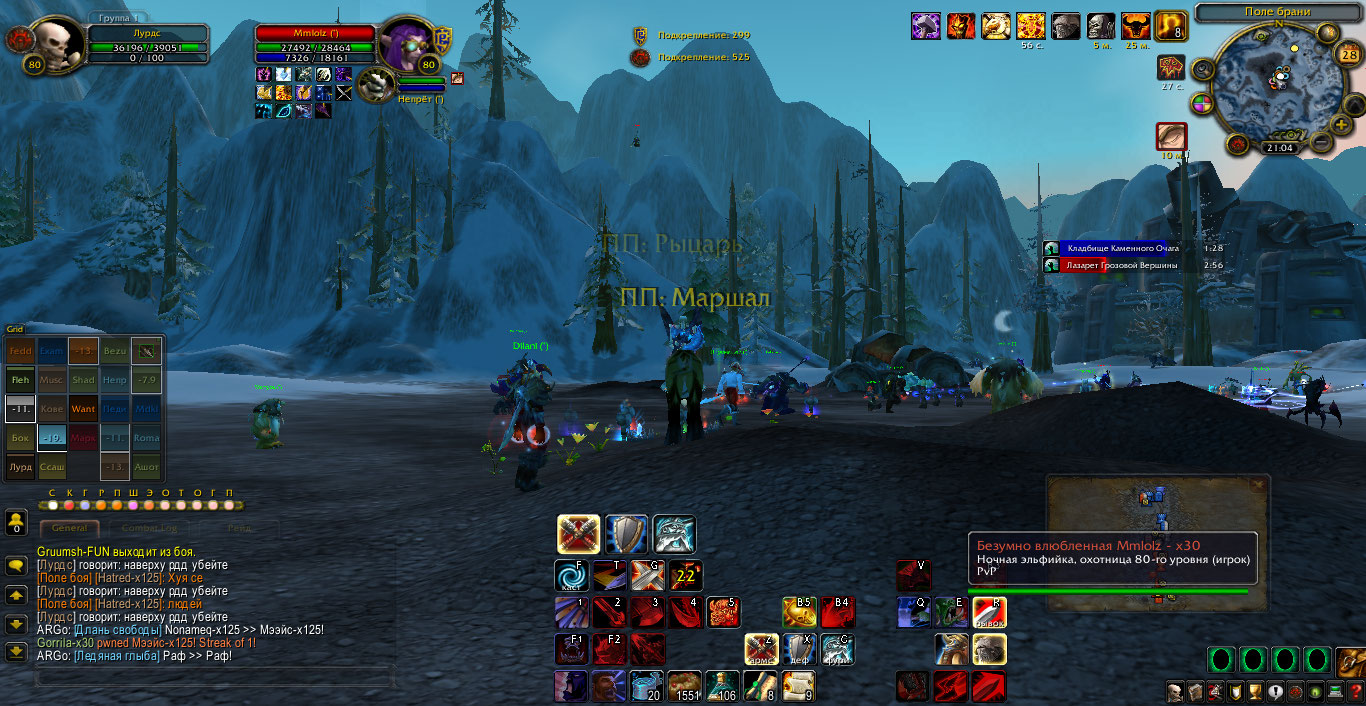Screen dimensions: 1366x706
Task: Click the Лурдс player portrait skull
Action: (x=55, y=45)
